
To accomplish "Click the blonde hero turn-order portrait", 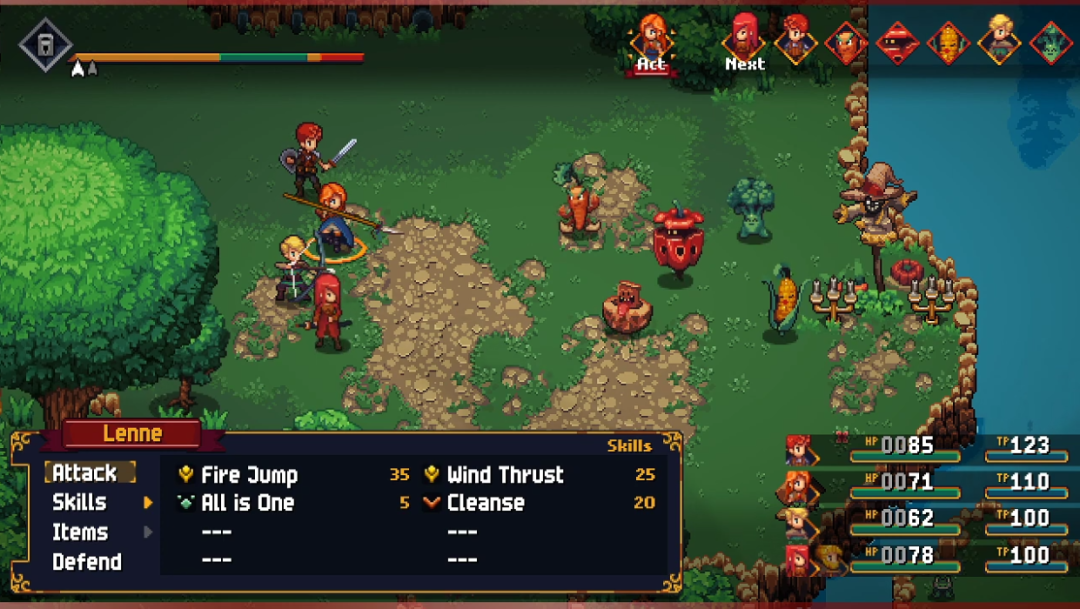I will [x=998, y=40].
